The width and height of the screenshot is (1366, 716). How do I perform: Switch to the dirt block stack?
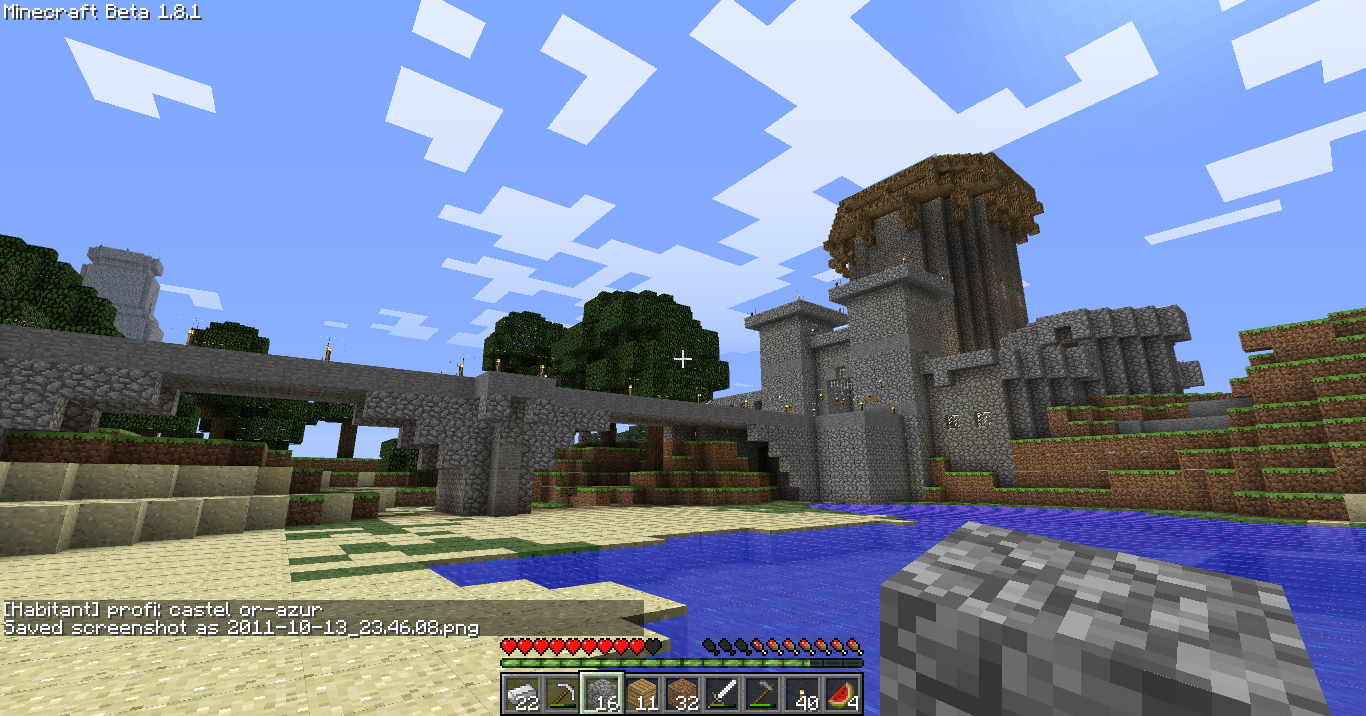point(682,694)
